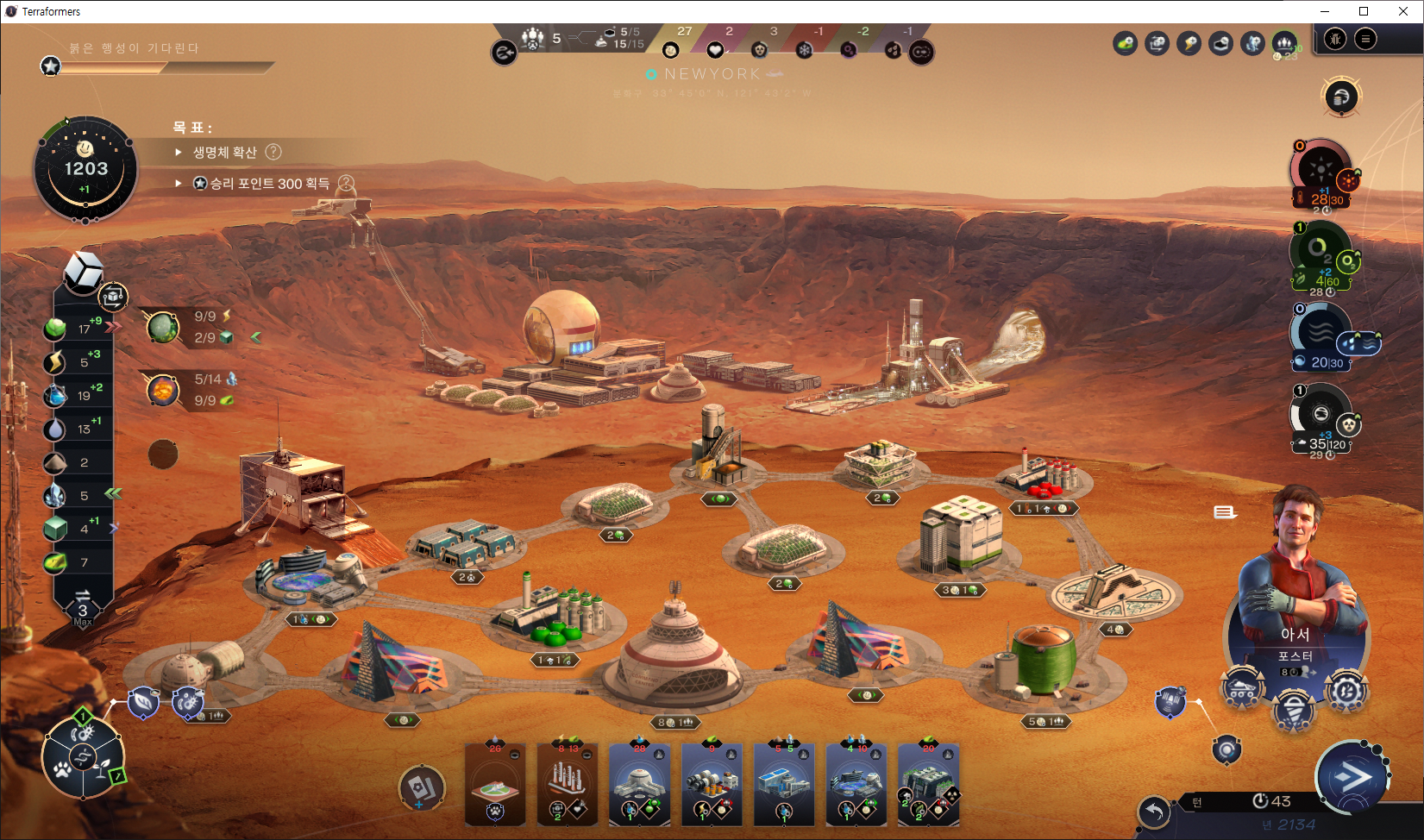Close the Terraformers window
1424x840 pixels.
pyautogui.click(x=1403, y=11)
